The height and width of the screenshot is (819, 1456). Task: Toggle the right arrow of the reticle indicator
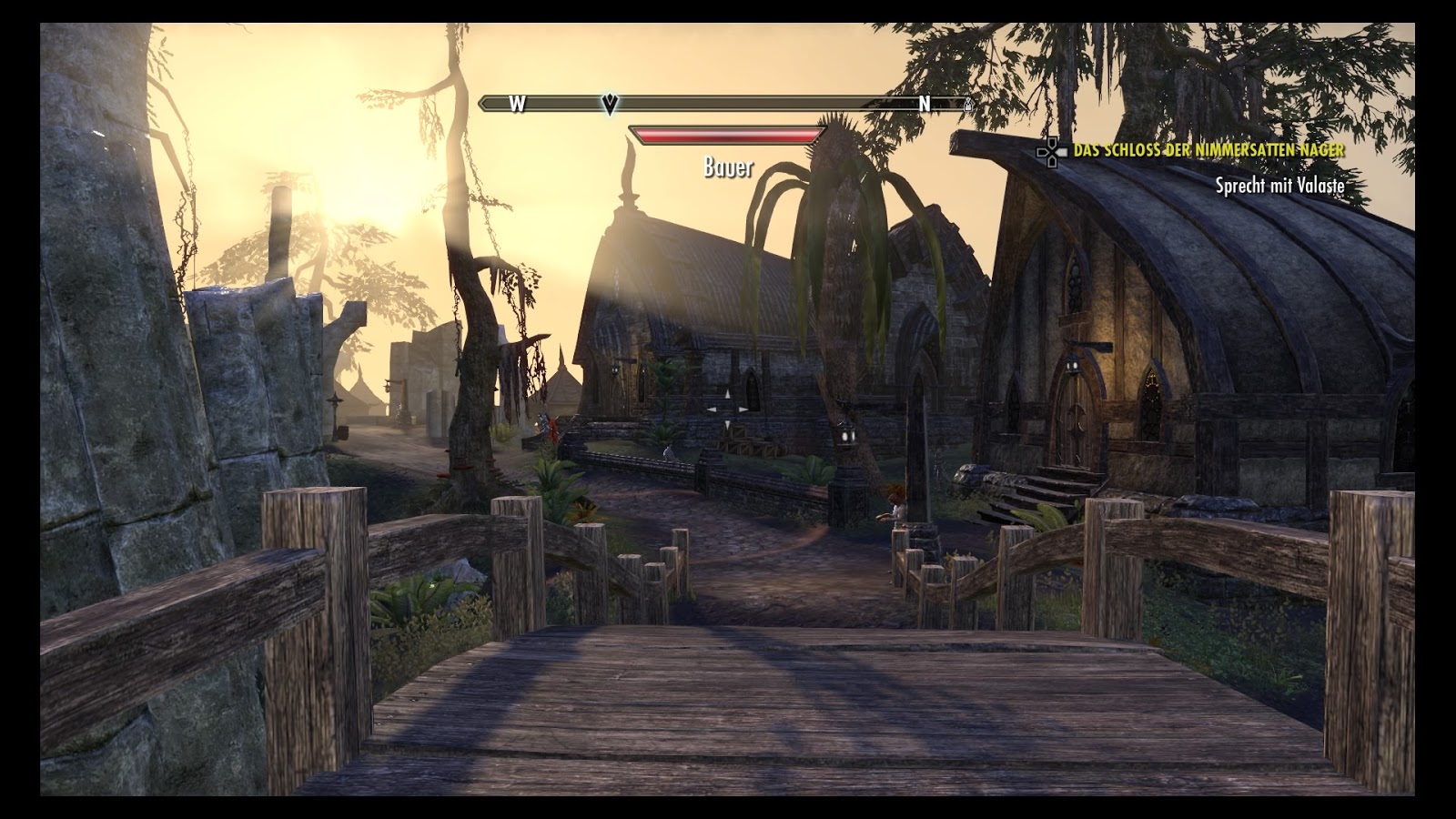tap(745, 409)
